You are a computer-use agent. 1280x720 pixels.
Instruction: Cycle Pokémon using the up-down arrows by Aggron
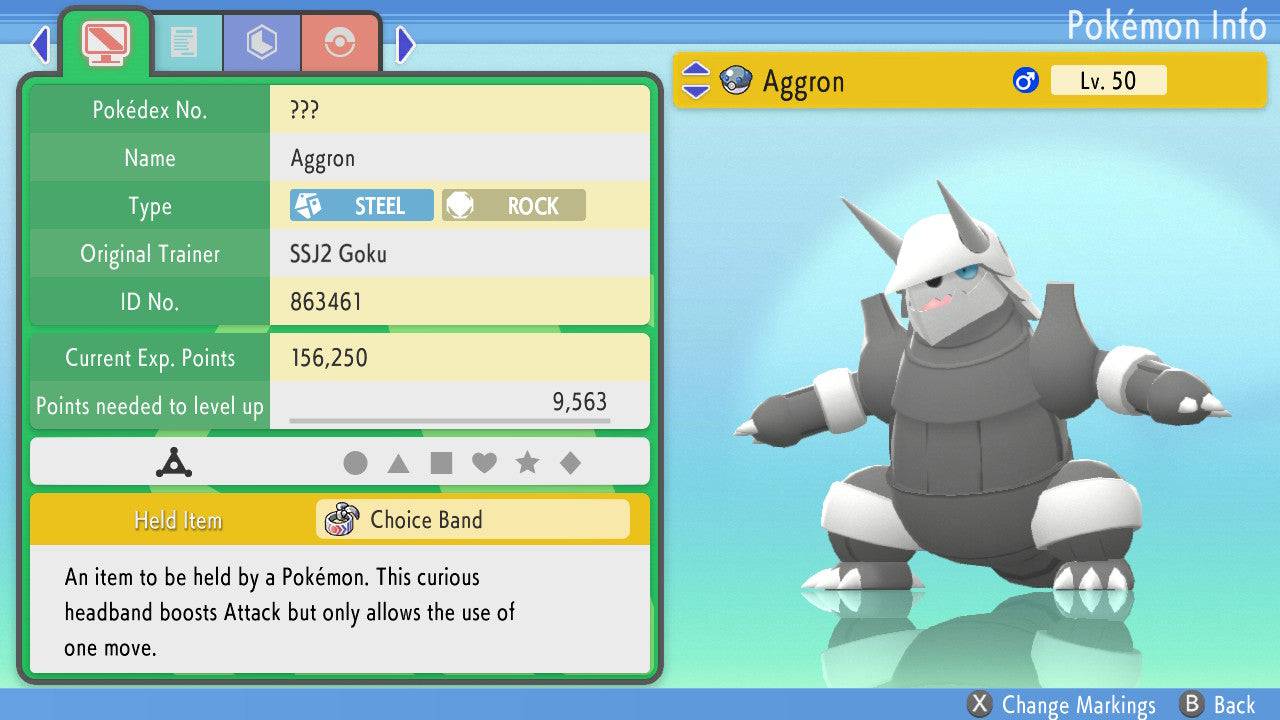tap(695, 81)
